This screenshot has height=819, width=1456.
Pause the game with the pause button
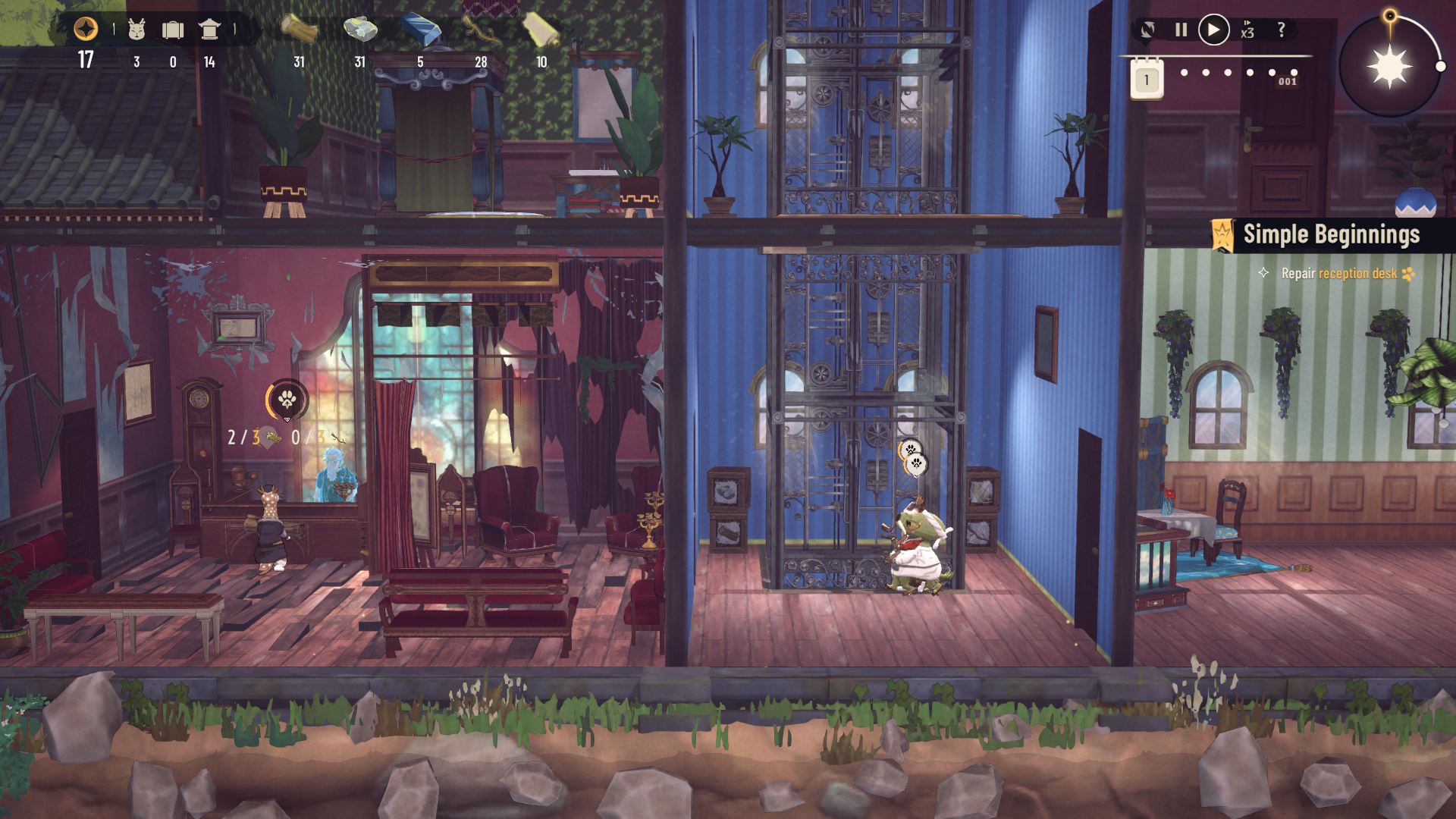[1181, 30]
